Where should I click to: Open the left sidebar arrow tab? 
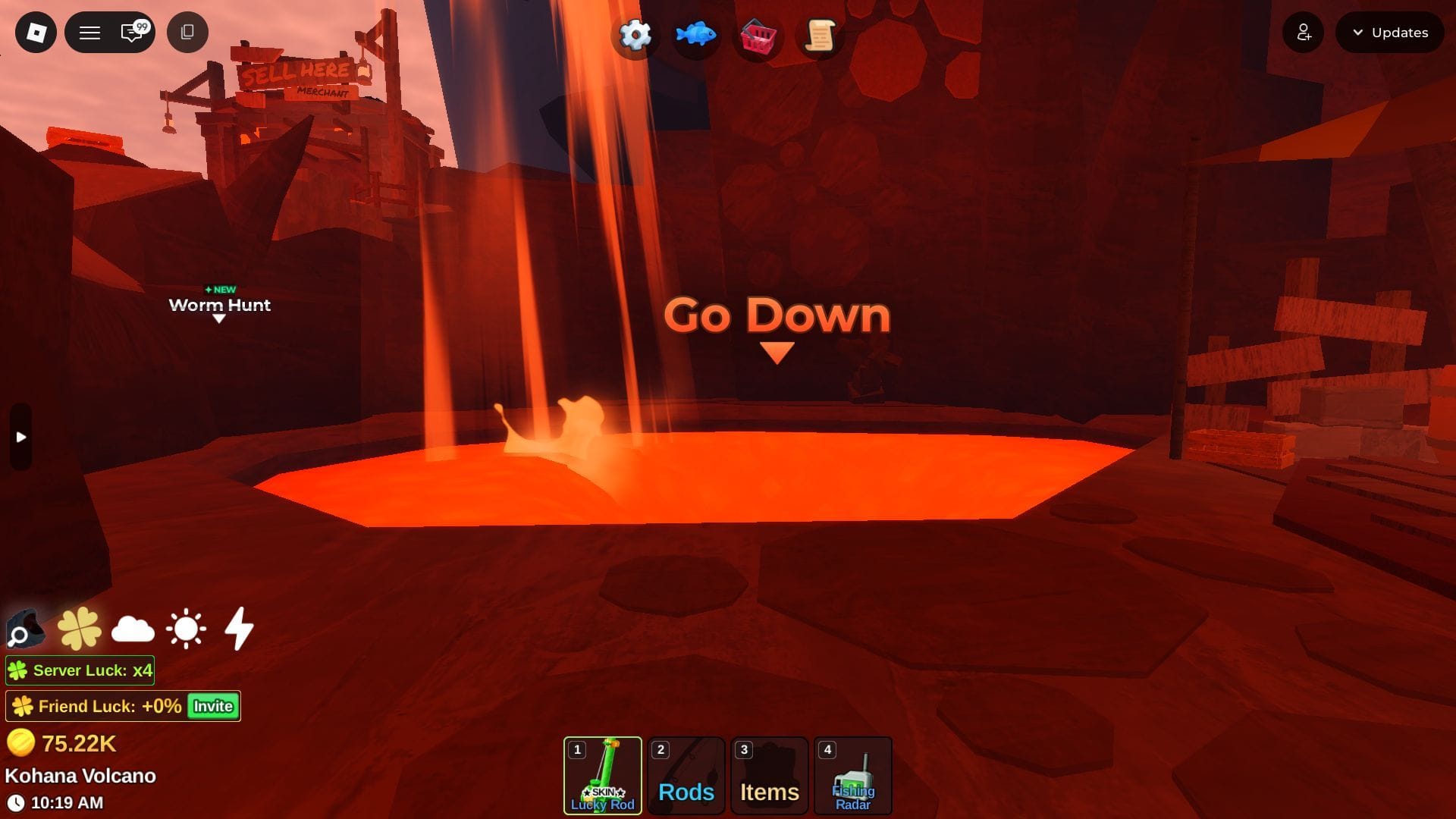(20, 437)
